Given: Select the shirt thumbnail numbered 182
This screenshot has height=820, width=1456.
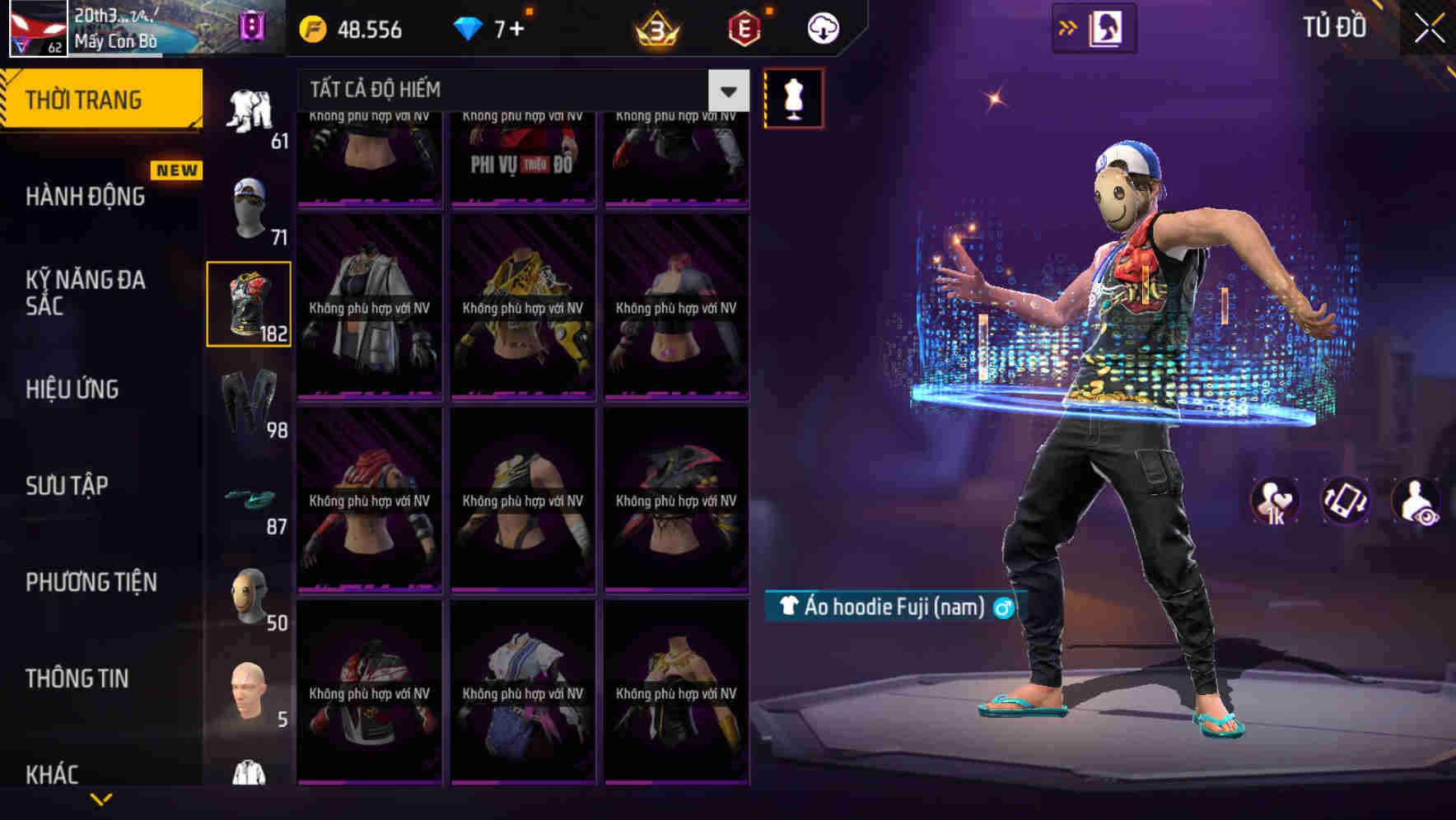Looking at the screenshot, I should 250,303.
